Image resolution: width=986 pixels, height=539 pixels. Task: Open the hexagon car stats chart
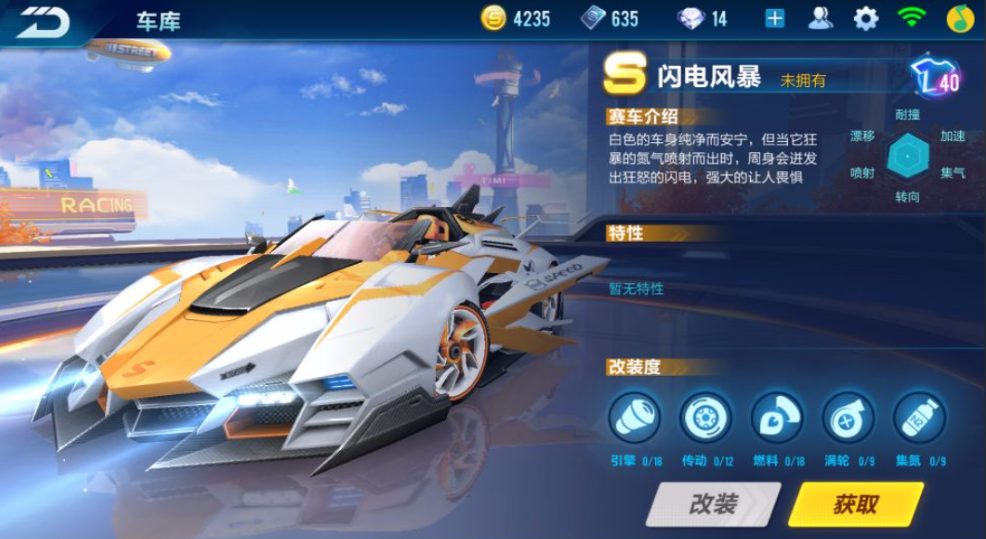click(908, 155)
